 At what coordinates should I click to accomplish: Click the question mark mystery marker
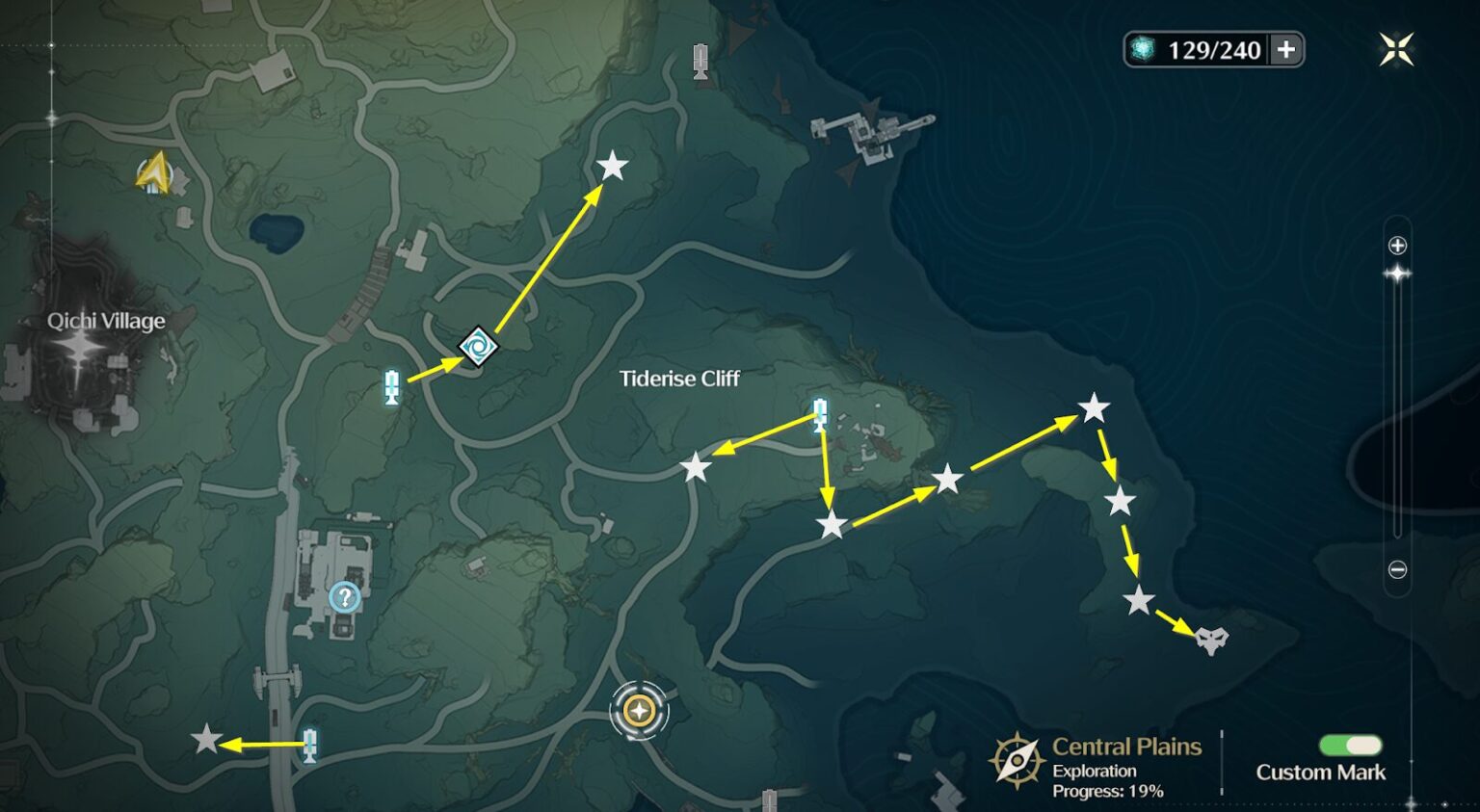344,598
